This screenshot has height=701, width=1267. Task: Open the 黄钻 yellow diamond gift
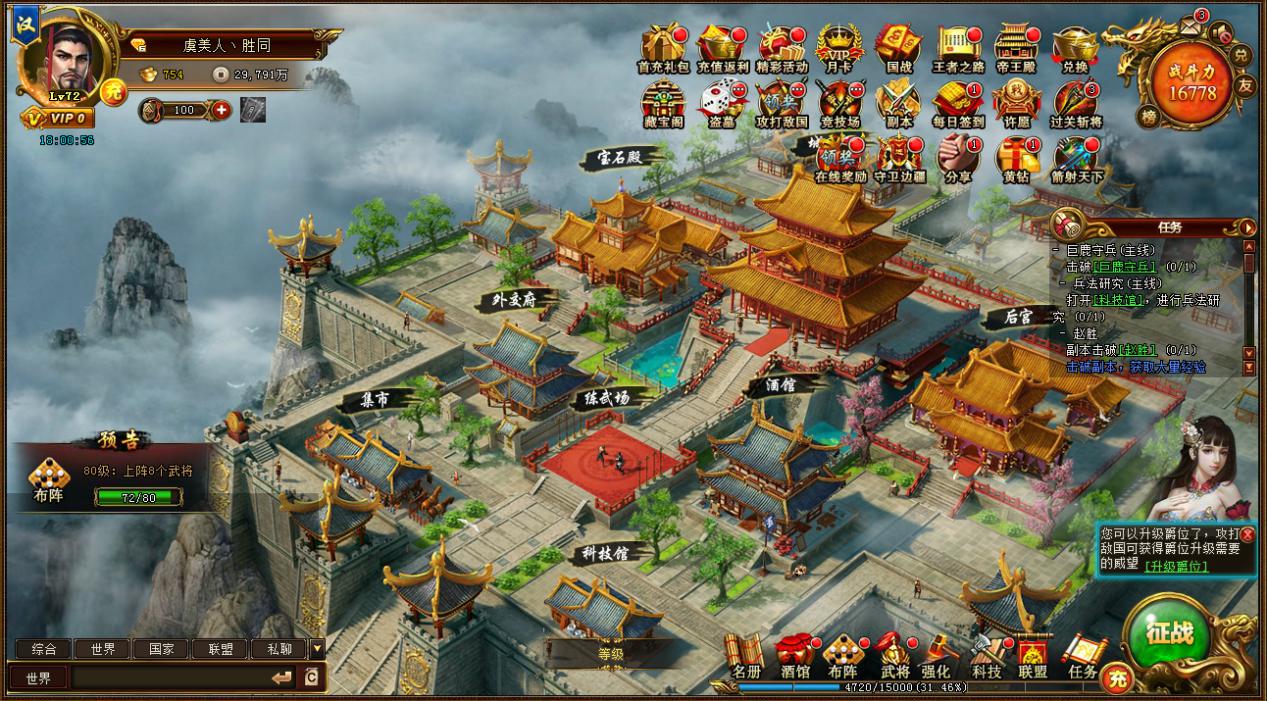coord(1017,157)
